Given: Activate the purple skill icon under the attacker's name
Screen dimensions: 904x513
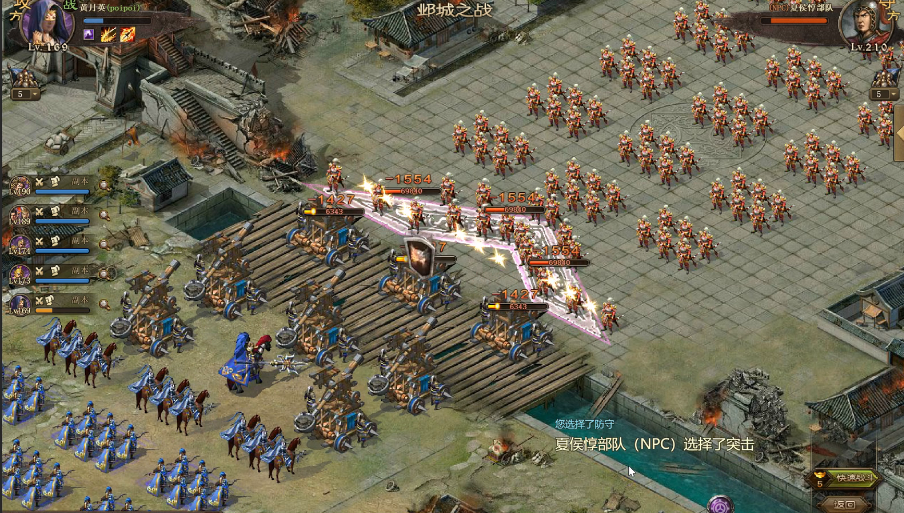Looking at the screenshot, I should tap(89, 35).
